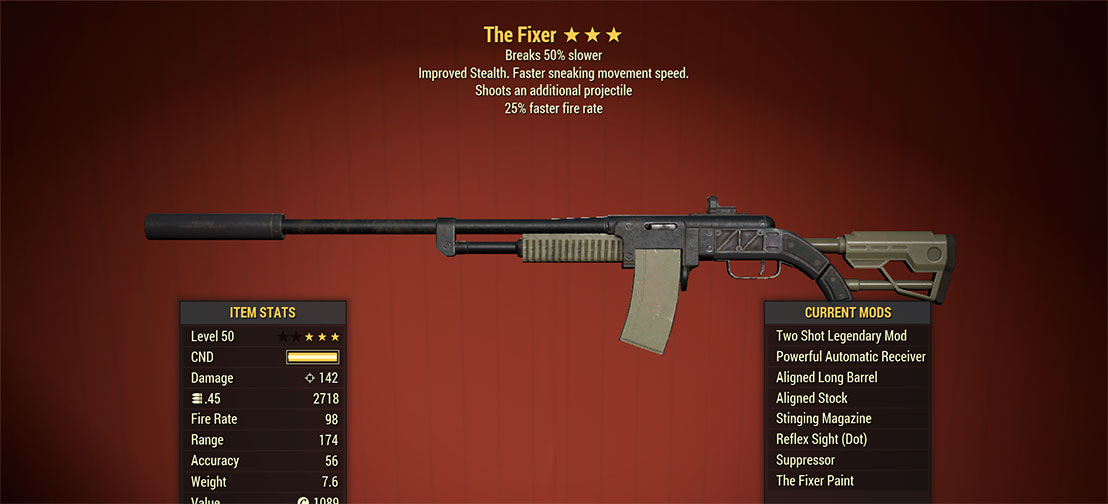The height and width of the screenshot is (504, 1108).
Task: Click The Fixer Paint mod row
Action: 814,481
